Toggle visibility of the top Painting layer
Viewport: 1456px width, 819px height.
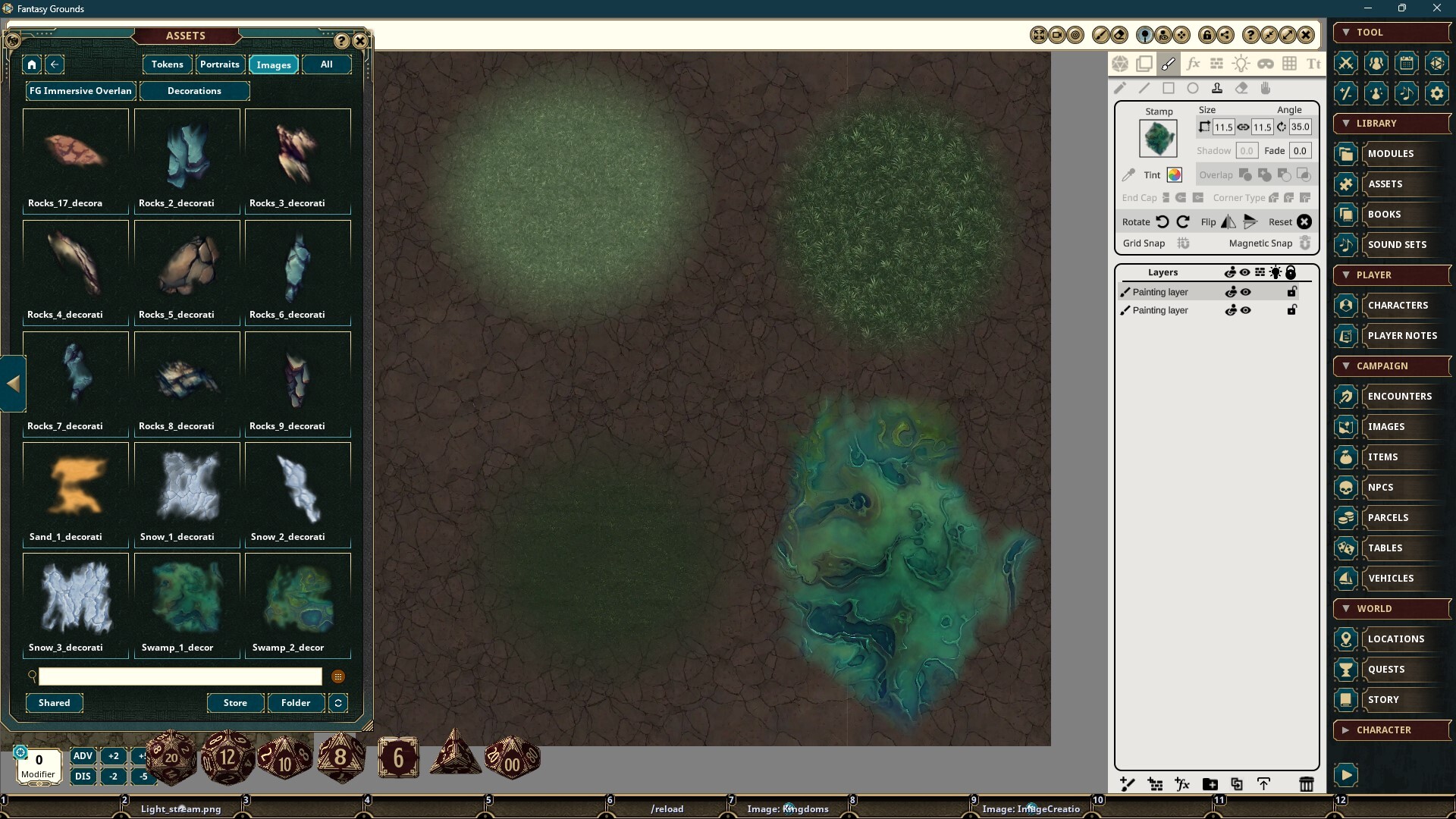click(x=1246, y=292)
